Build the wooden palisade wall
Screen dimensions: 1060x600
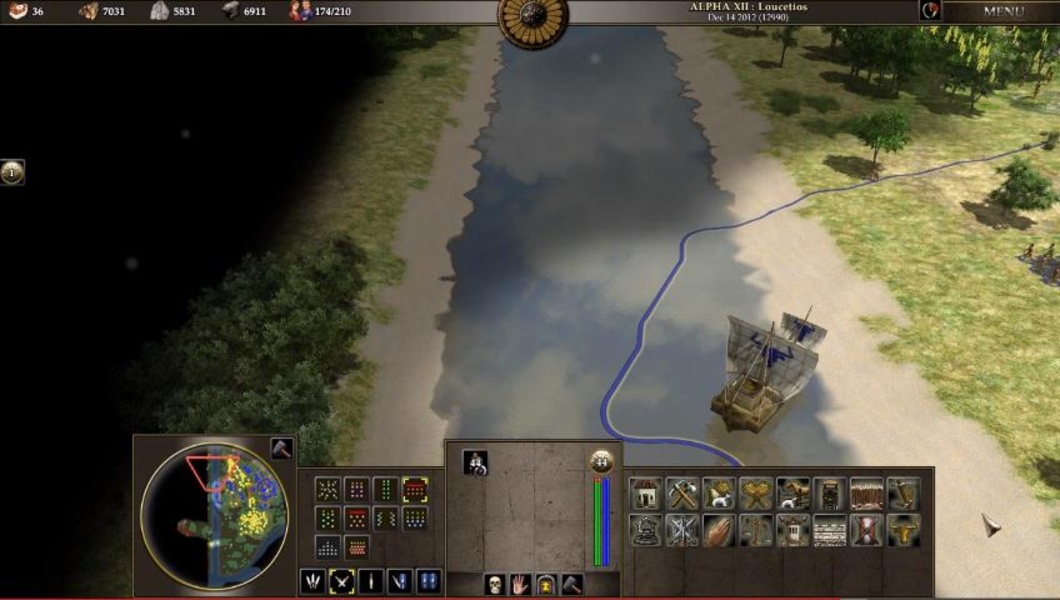(866, 492)
